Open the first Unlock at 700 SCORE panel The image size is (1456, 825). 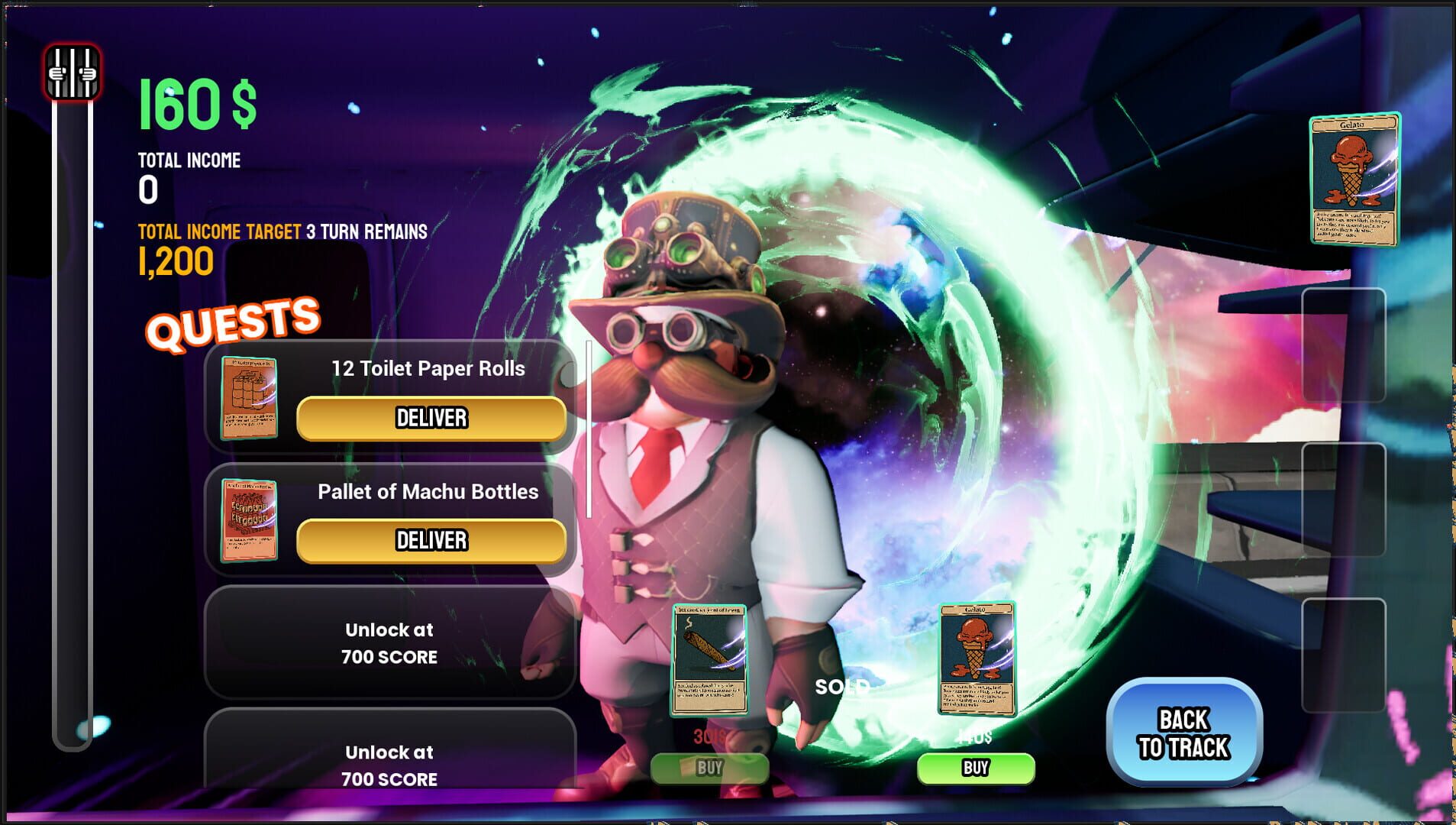pos(388,642)
